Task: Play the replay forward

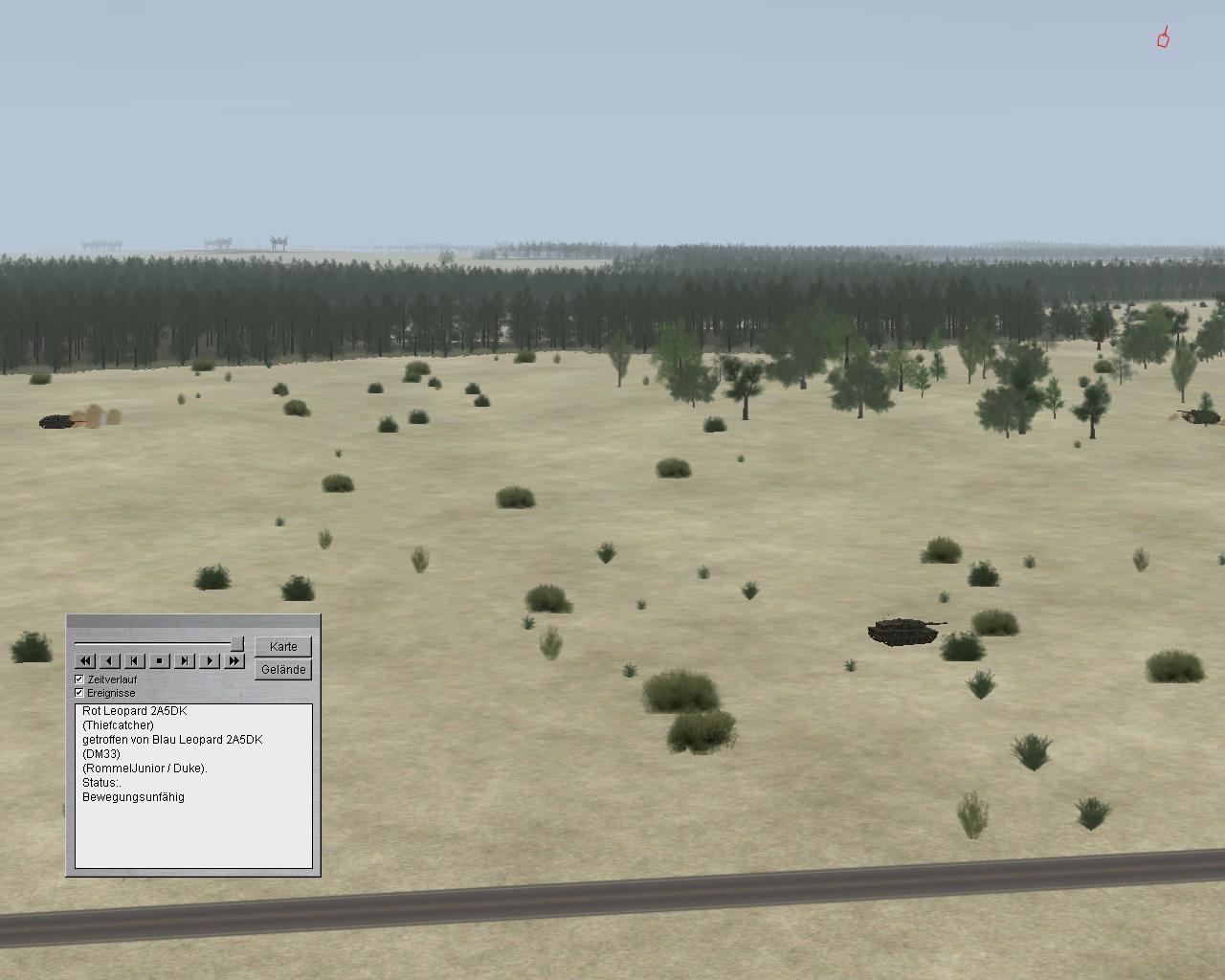Action: point(210,660)
